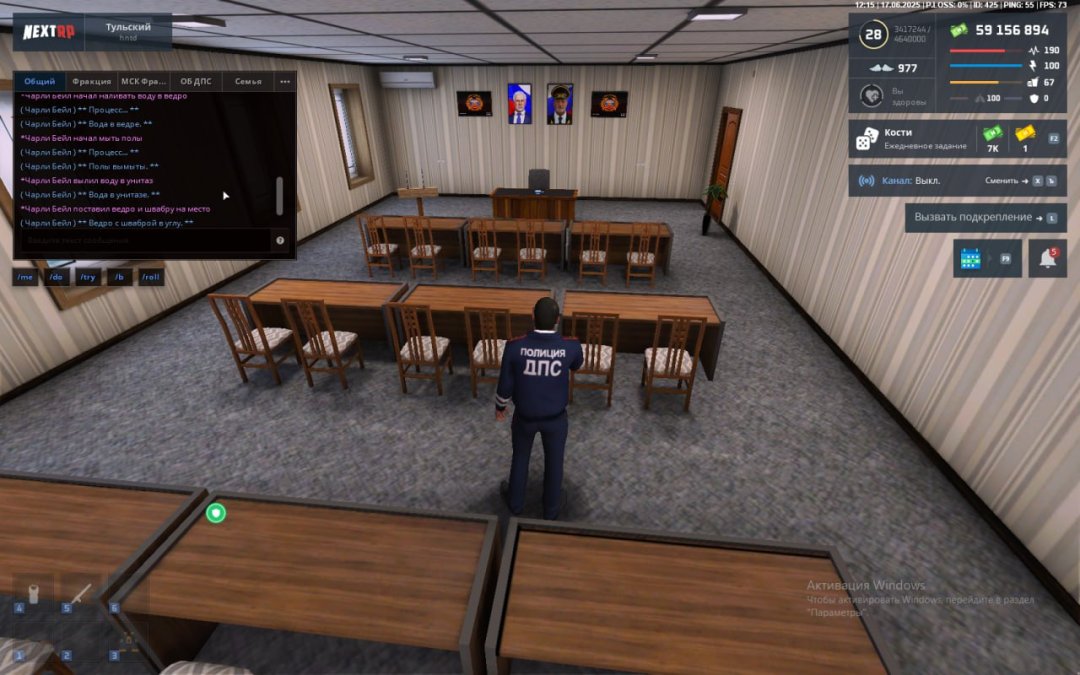Show more chat tabs via the ellipsis
This screenshot has width=1080, height=675.
[285, 81]
